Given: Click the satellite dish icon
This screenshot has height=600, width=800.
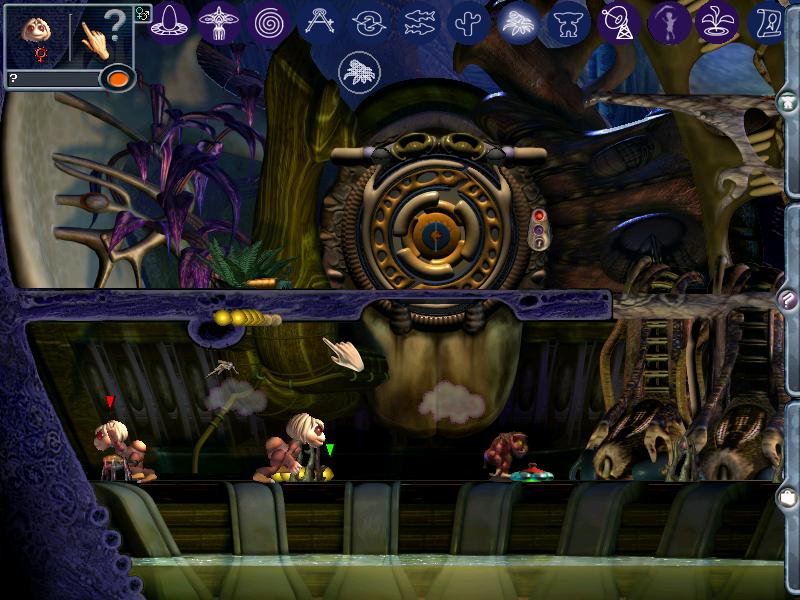Looking at the screenshot, I should click(x=618, y=21).
